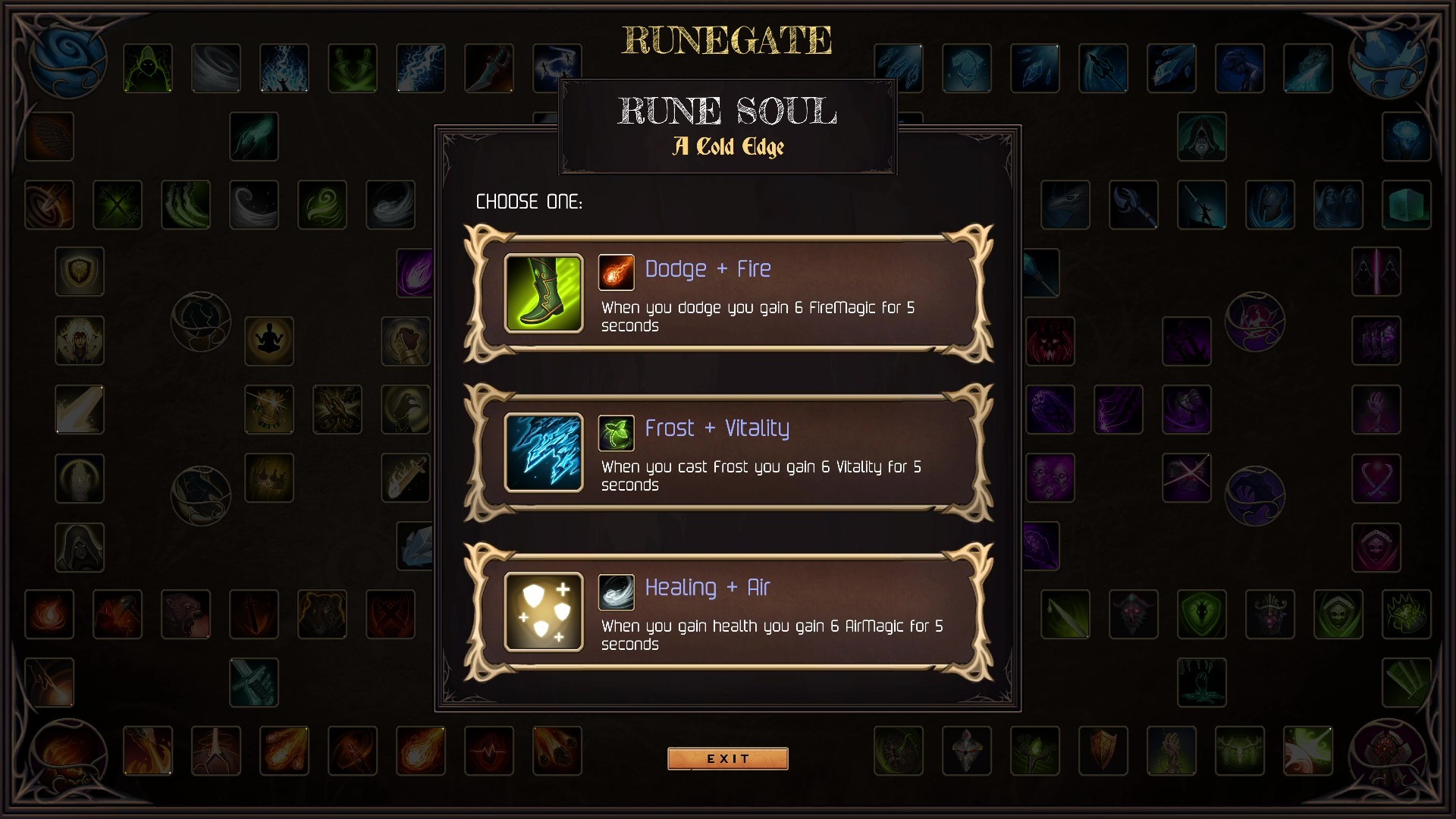
Task: Click the fireball icon beside Dodge + Fire
Action: point(616,271)
